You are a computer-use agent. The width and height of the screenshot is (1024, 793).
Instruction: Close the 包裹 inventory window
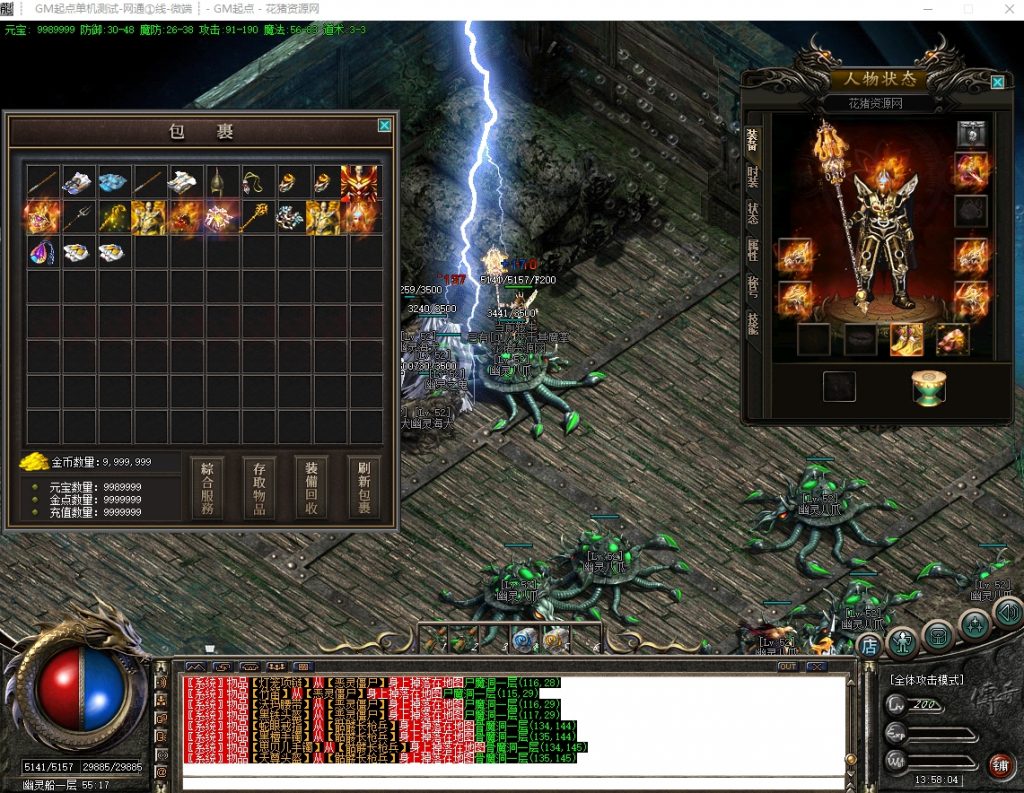[384, 126]
